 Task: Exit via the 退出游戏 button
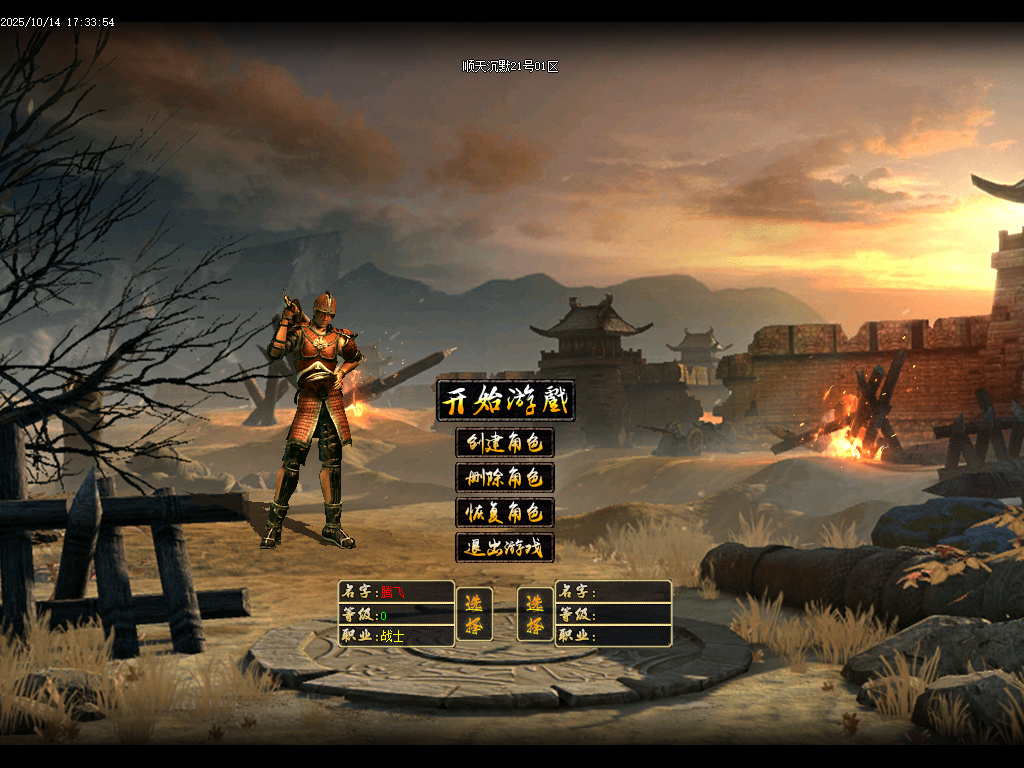click(505, 548)
